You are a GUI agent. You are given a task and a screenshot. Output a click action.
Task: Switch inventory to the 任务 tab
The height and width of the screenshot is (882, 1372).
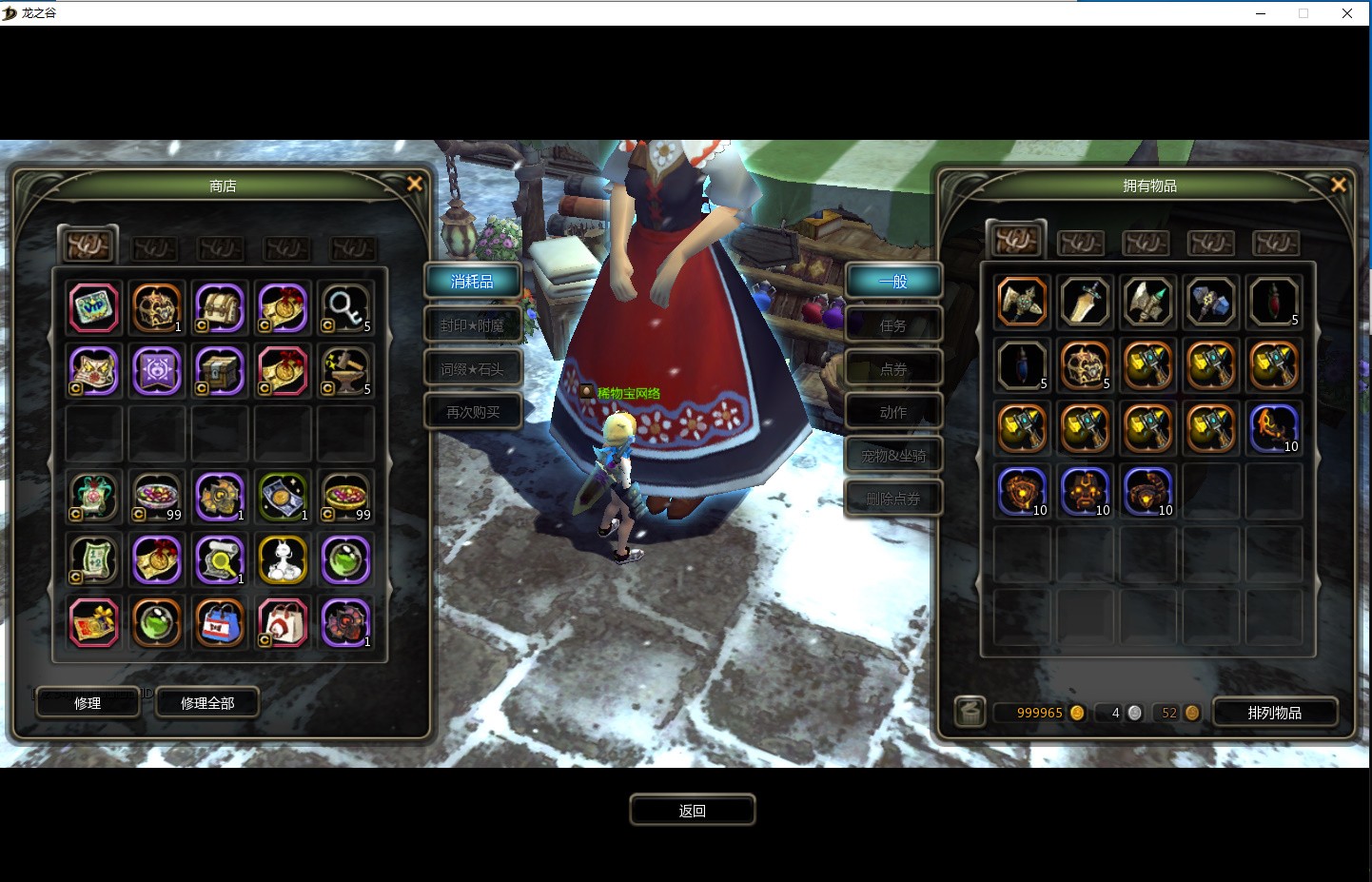[893, 325]
